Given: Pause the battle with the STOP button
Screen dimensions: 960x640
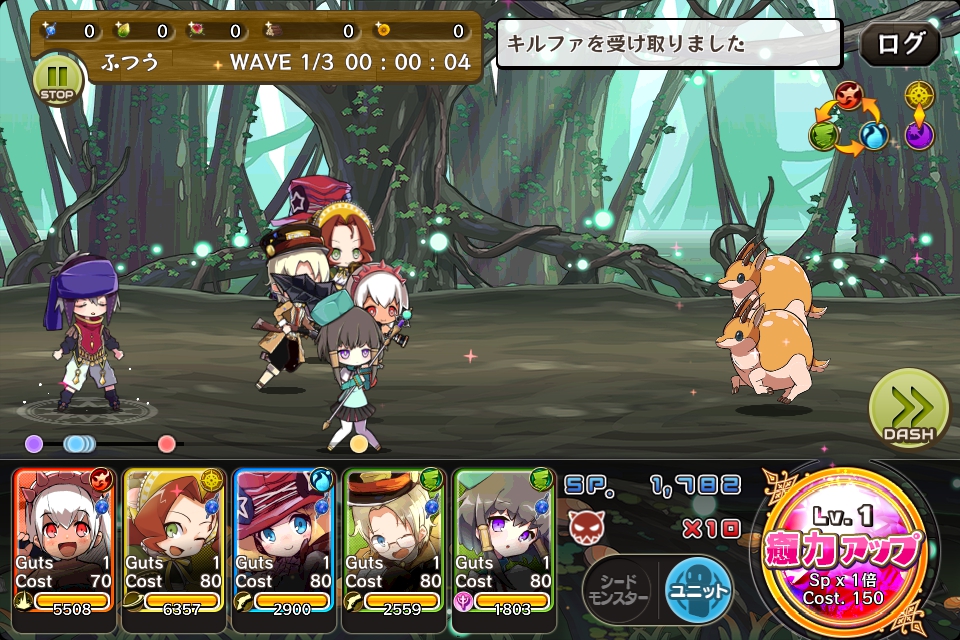Looking at the screenshot, I should [x=56, y=78].
